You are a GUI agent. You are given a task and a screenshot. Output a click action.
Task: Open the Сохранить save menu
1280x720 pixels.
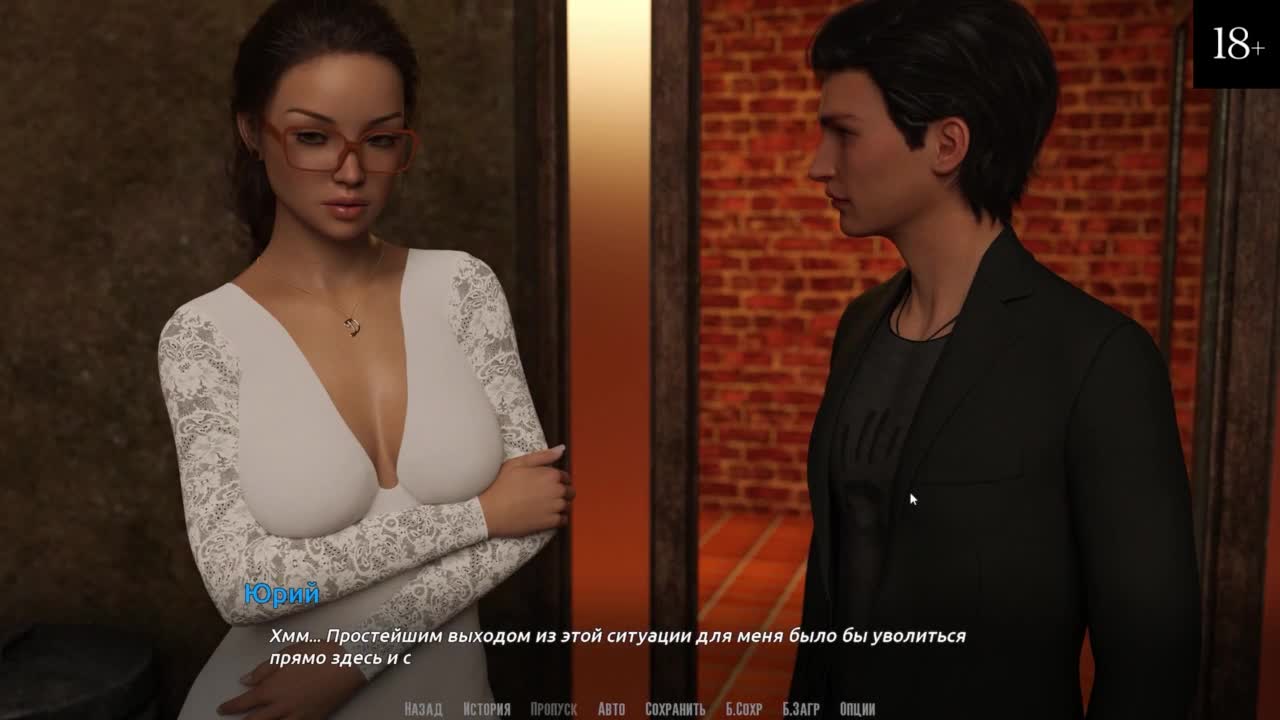(675, 709)
